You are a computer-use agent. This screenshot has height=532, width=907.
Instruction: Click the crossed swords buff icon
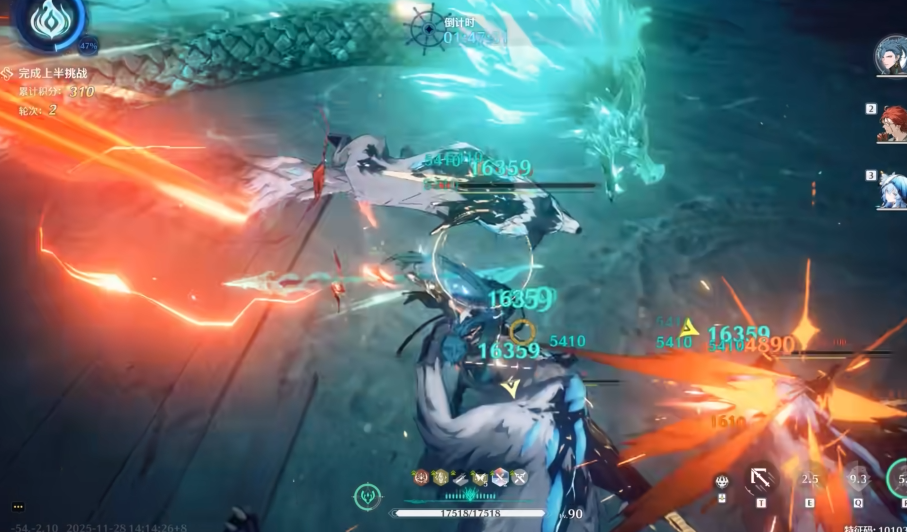[519, 478]
